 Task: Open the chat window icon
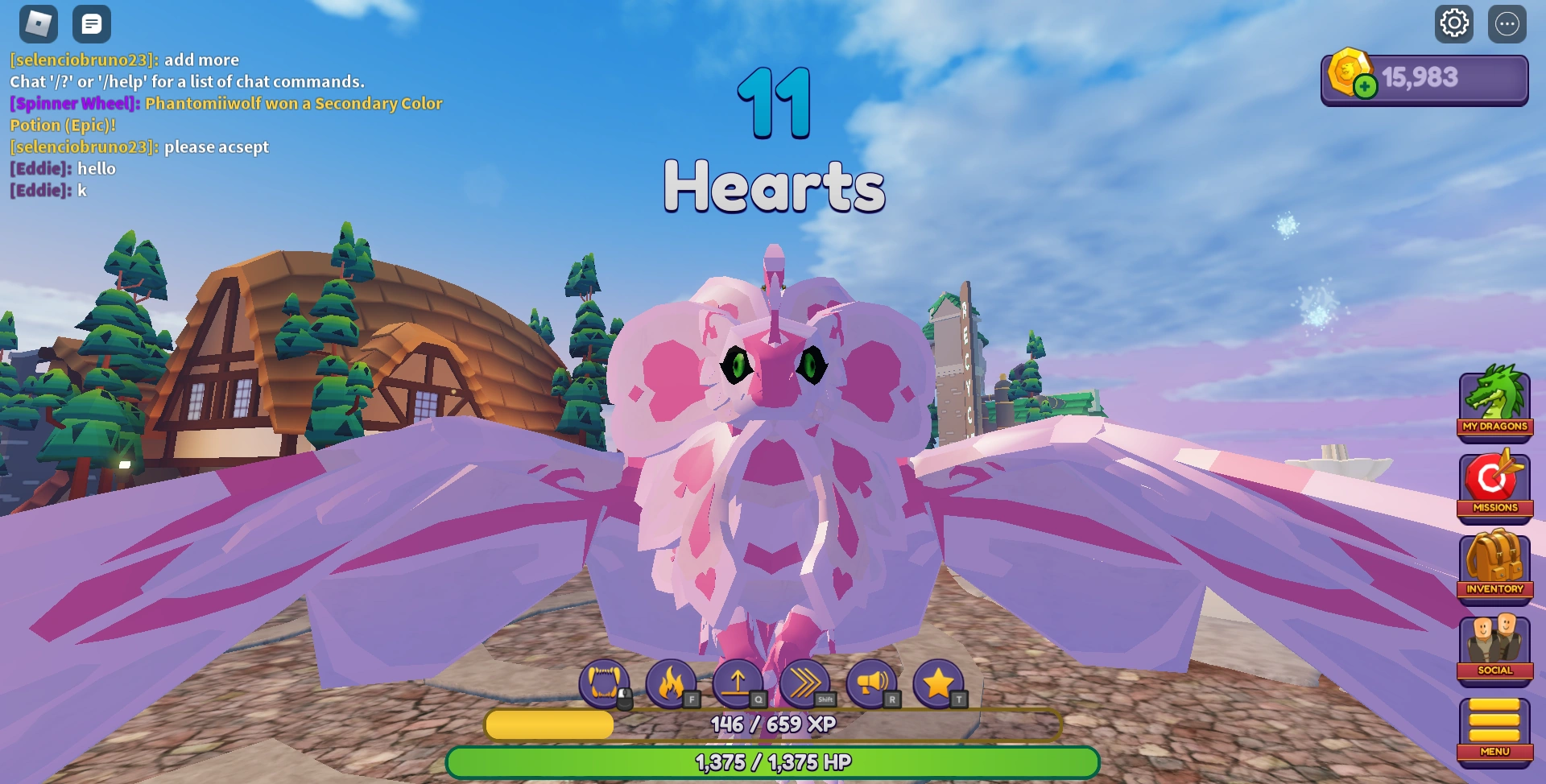[x=92, y=23]
